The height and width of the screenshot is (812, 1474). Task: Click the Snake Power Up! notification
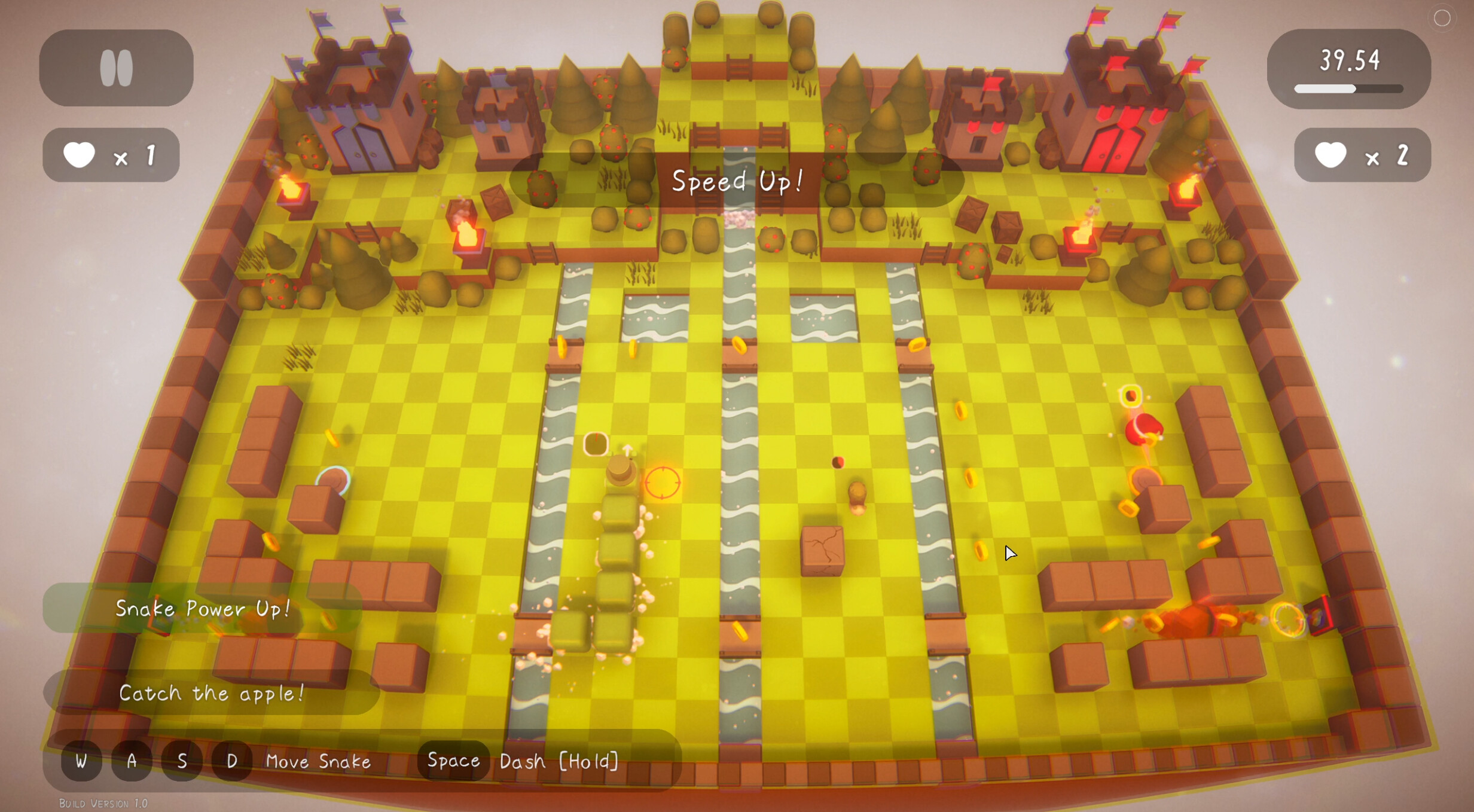[203, 609]
